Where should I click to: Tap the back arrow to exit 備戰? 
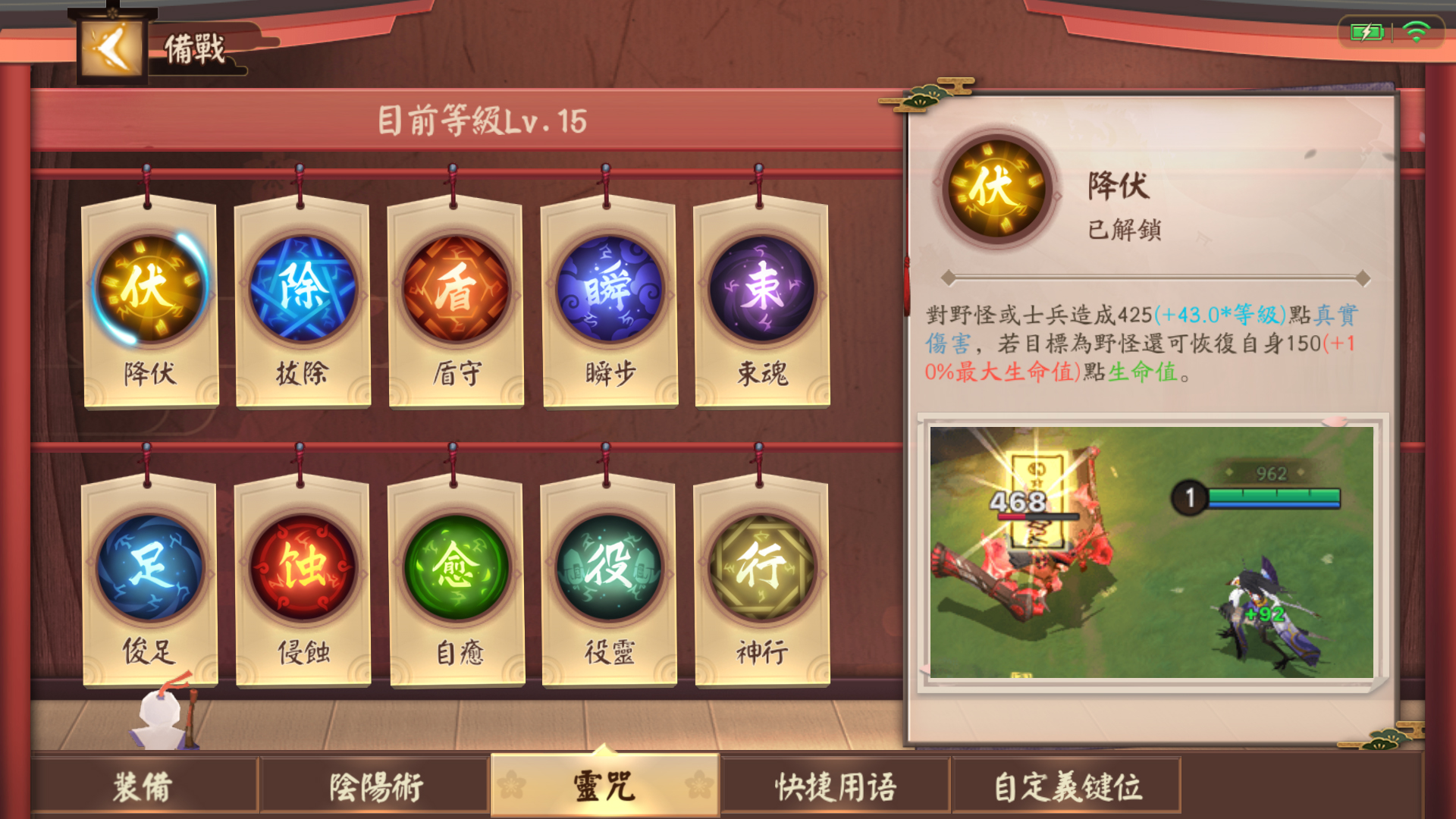[112, 47]
